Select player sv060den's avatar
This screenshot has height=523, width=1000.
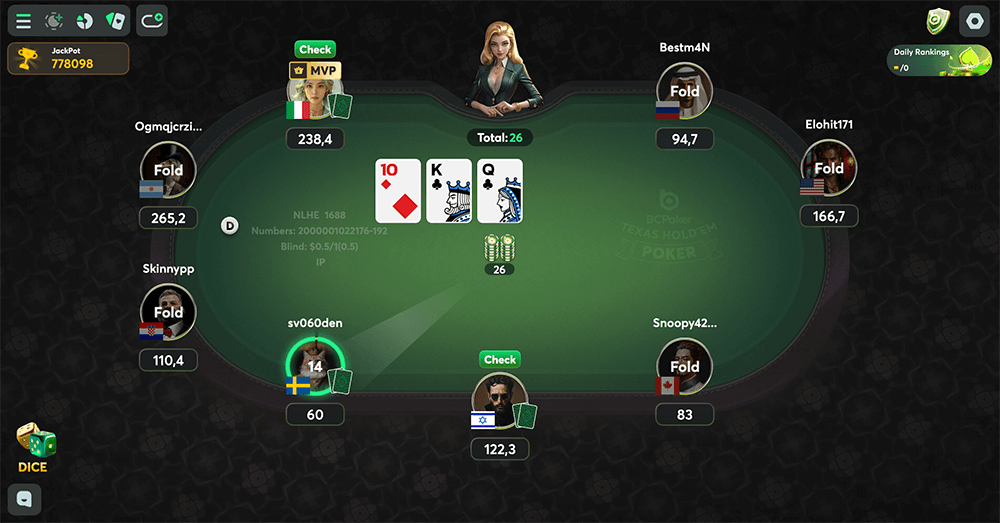point(314,366)
